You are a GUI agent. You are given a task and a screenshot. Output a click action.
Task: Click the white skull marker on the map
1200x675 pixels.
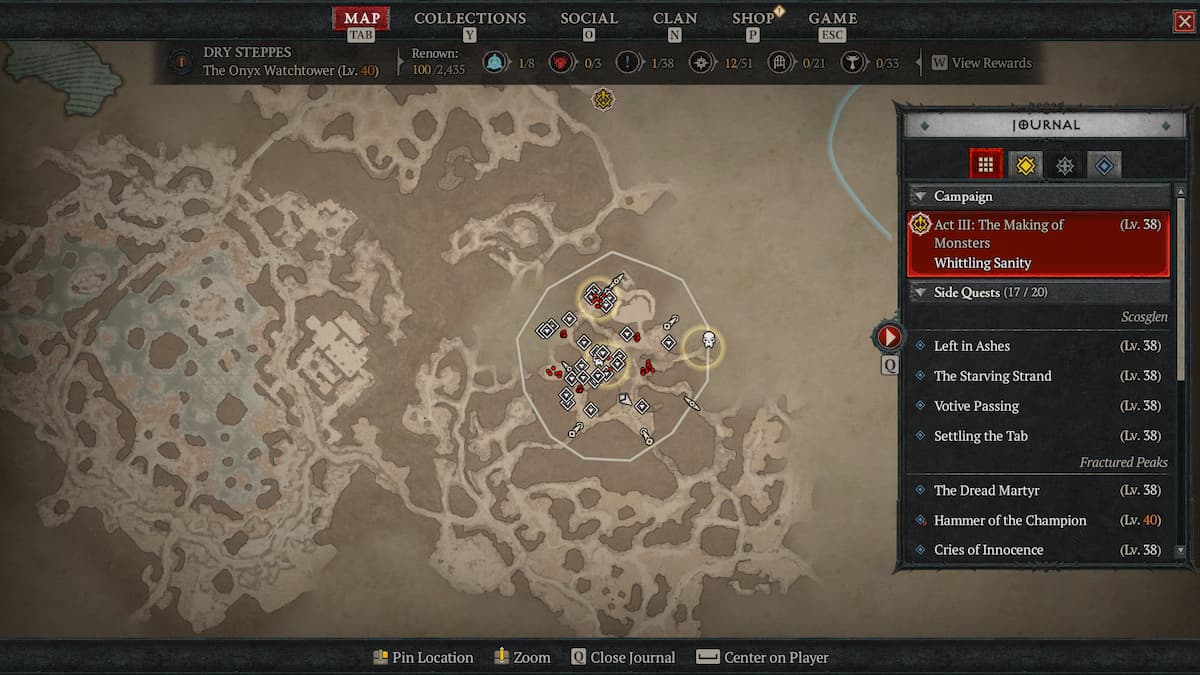708,342
